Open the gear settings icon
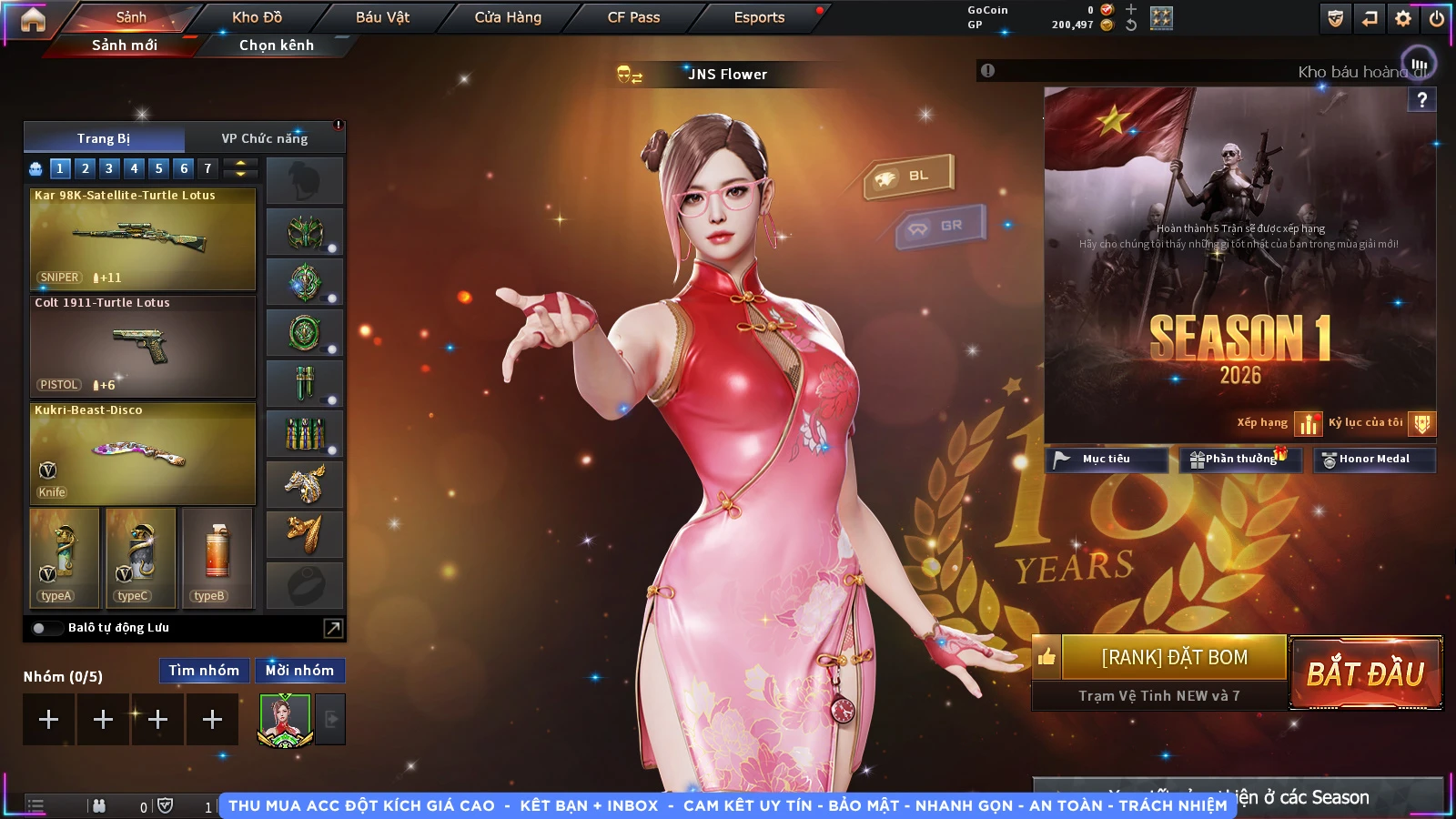The image size is (1456, 819). tap(1403, 18)
